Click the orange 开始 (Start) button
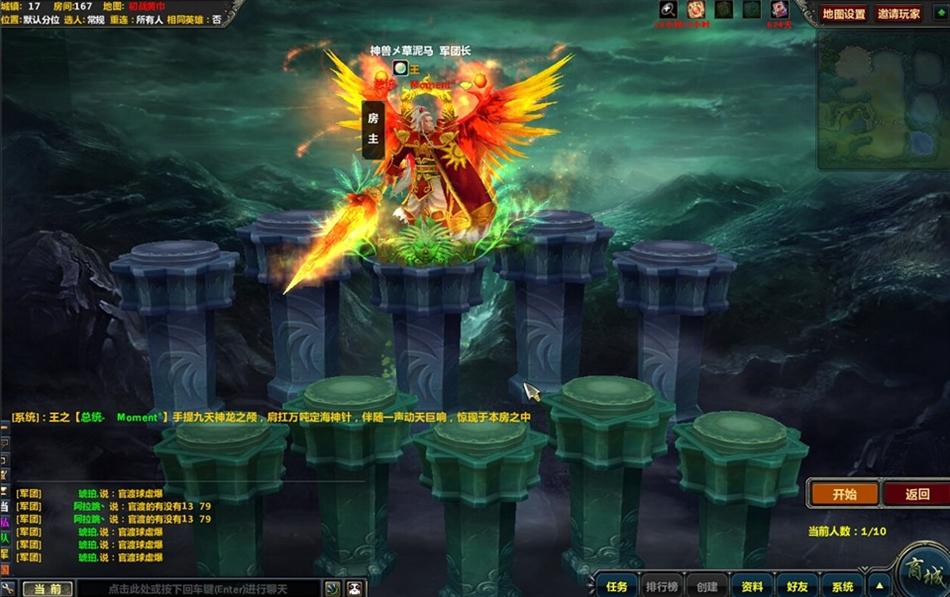 point(844,494)
